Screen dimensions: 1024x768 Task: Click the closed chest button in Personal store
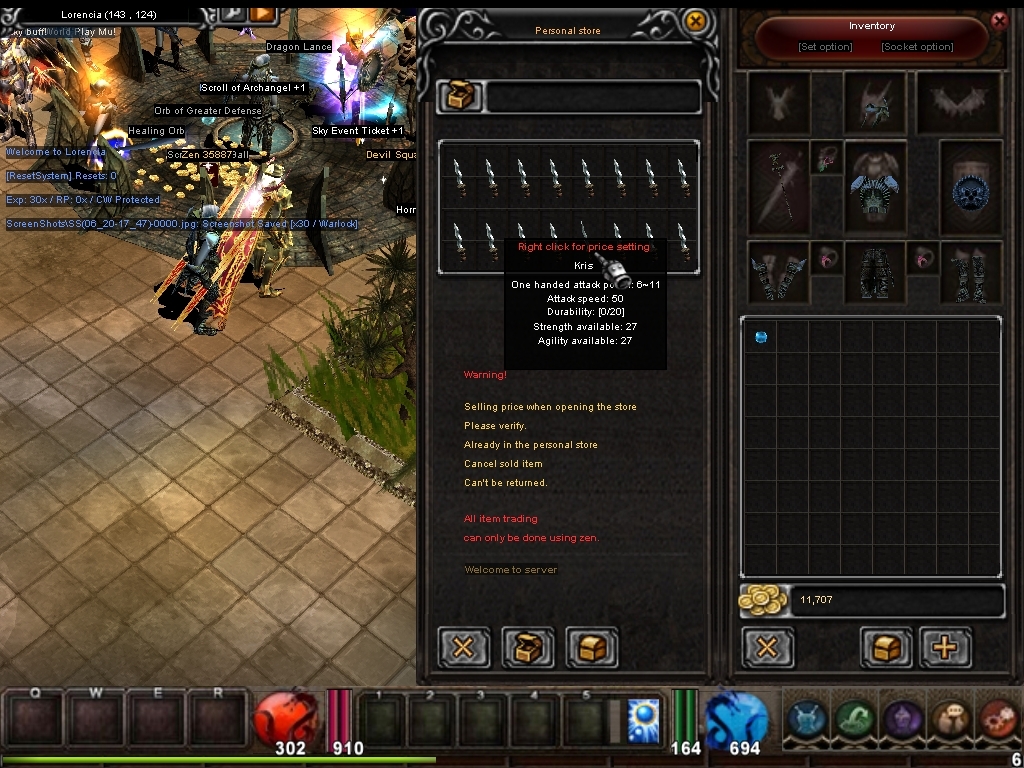point(591,647)
